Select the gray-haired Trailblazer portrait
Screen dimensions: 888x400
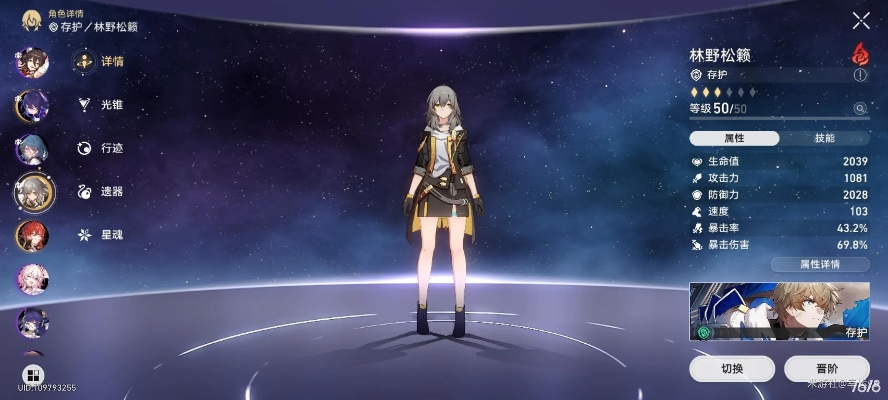pyautogui.click(x=34, y=192)
